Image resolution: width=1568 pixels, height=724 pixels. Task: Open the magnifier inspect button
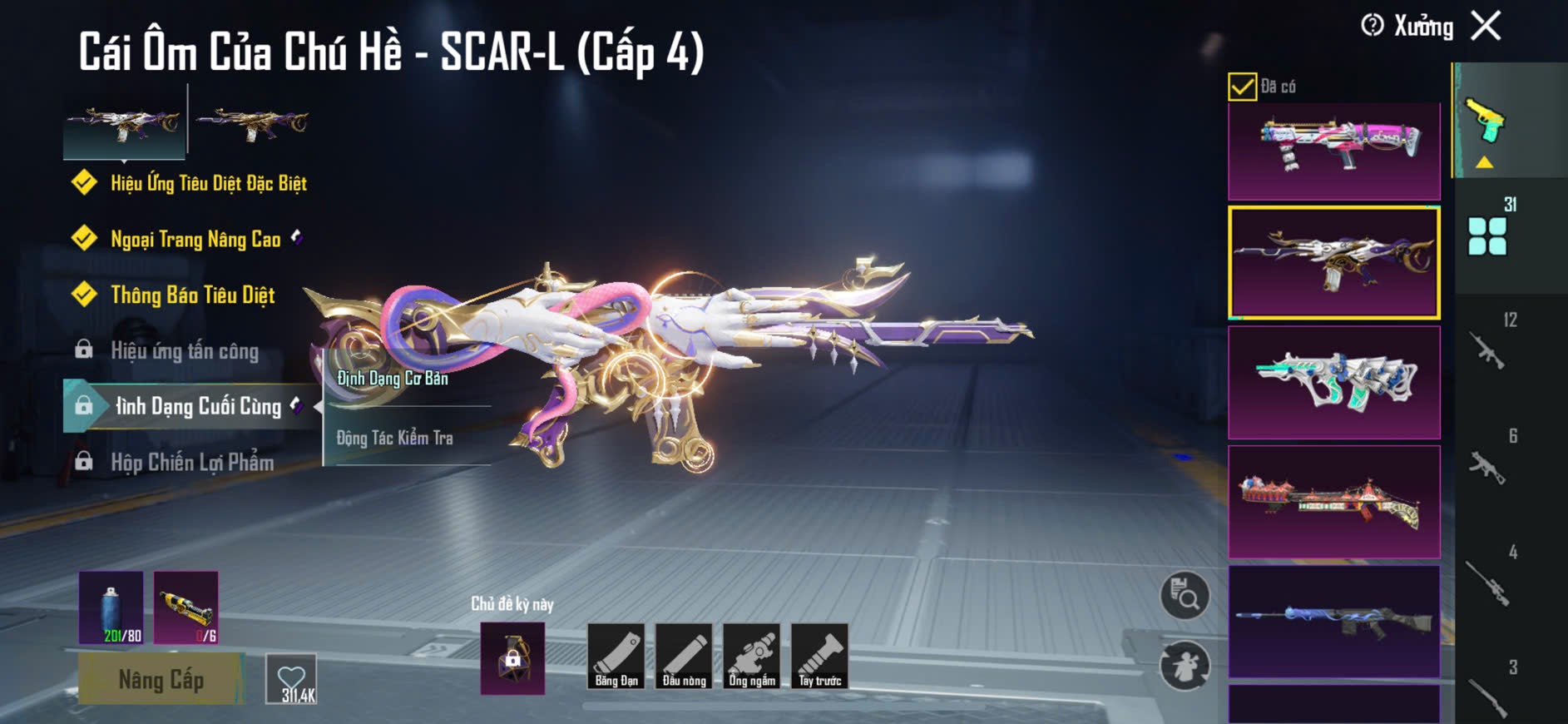point(1185,596)
